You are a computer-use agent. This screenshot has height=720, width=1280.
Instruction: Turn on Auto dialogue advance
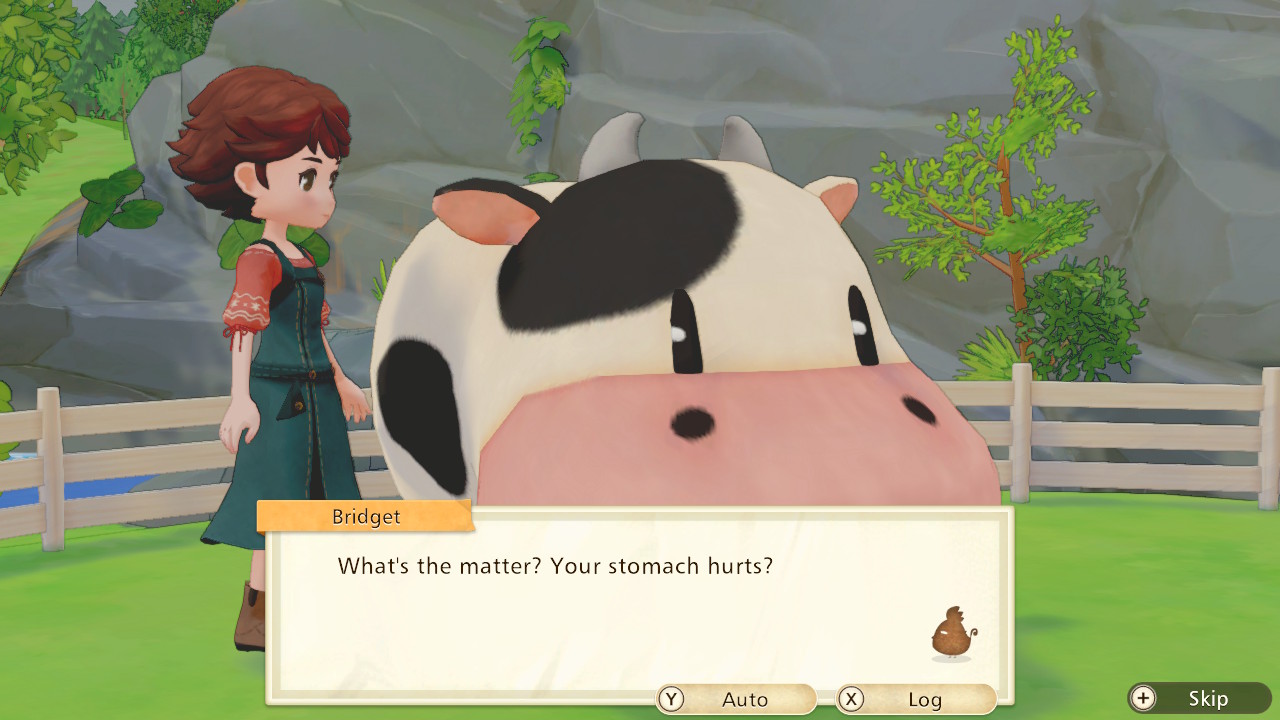point(736,699)
